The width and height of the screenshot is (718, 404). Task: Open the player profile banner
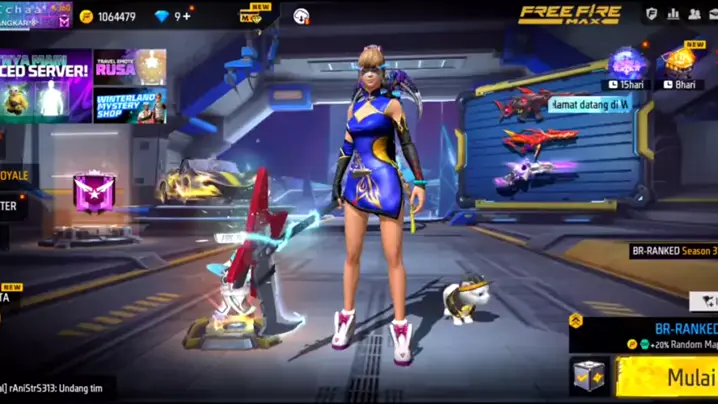[x=36, y=15]
